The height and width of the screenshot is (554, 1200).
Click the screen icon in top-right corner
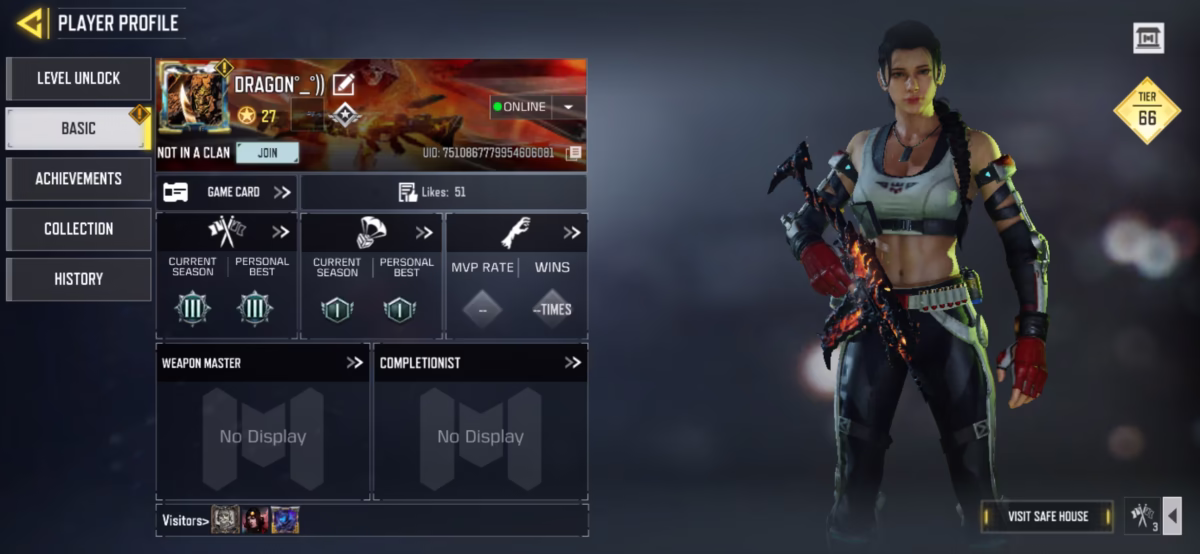(x=1148, y=39)
